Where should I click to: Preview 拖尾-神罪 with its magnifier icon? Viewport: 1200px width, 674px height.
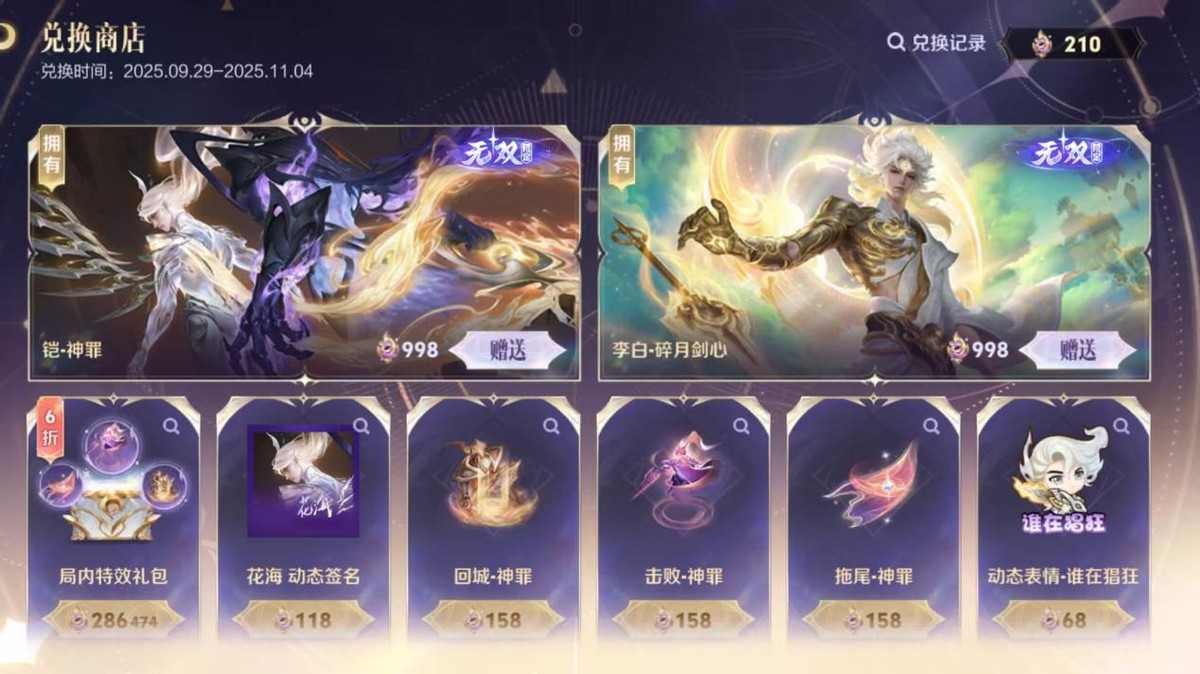click(x=931, y=427)
